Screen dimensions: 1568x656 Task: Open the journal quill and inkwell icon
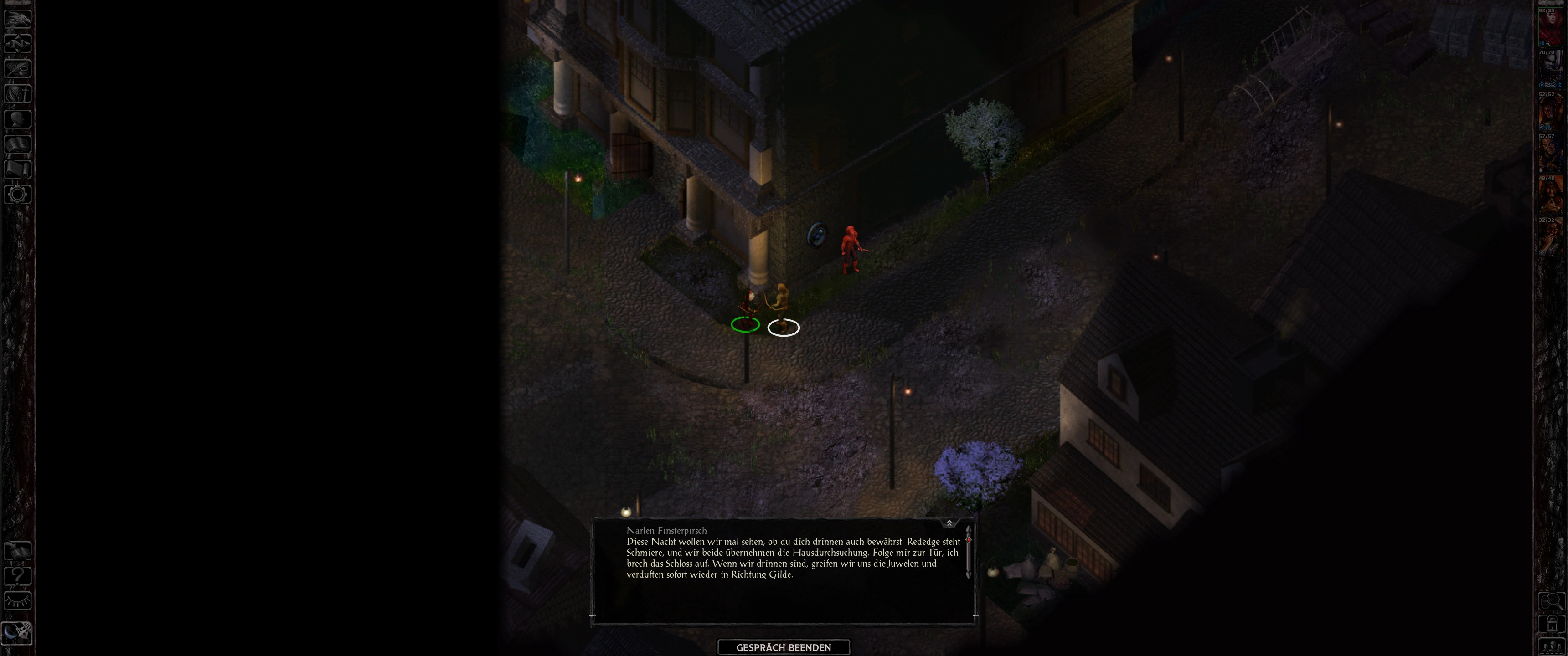coord(18,68)
